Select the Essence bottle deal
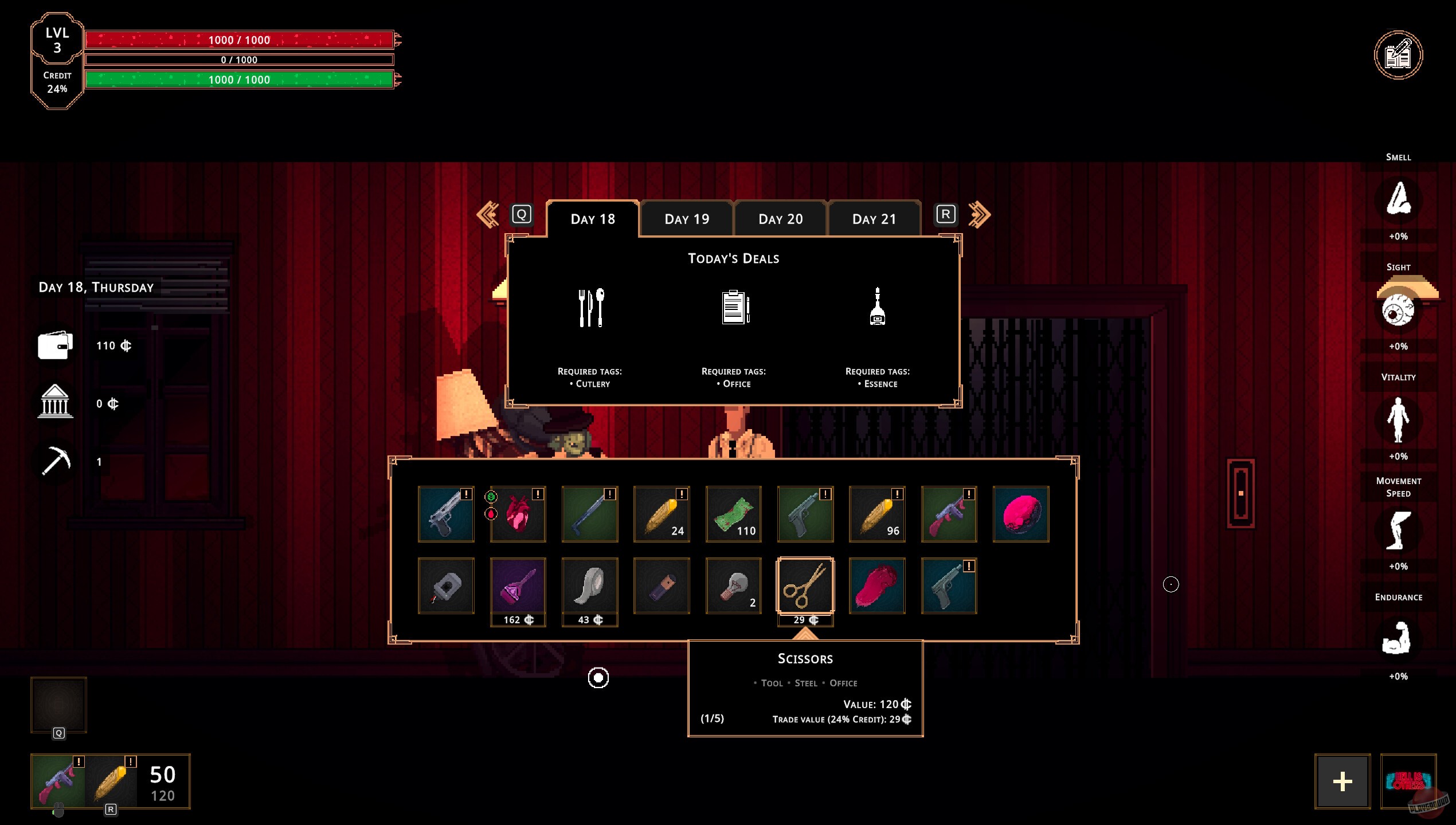Viewport: 1456px width, 825px height. (x=878, y=307)
